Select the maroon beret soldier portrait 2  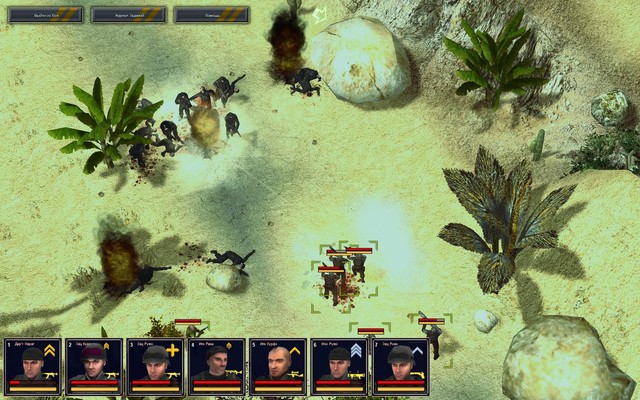click(93, 366)
